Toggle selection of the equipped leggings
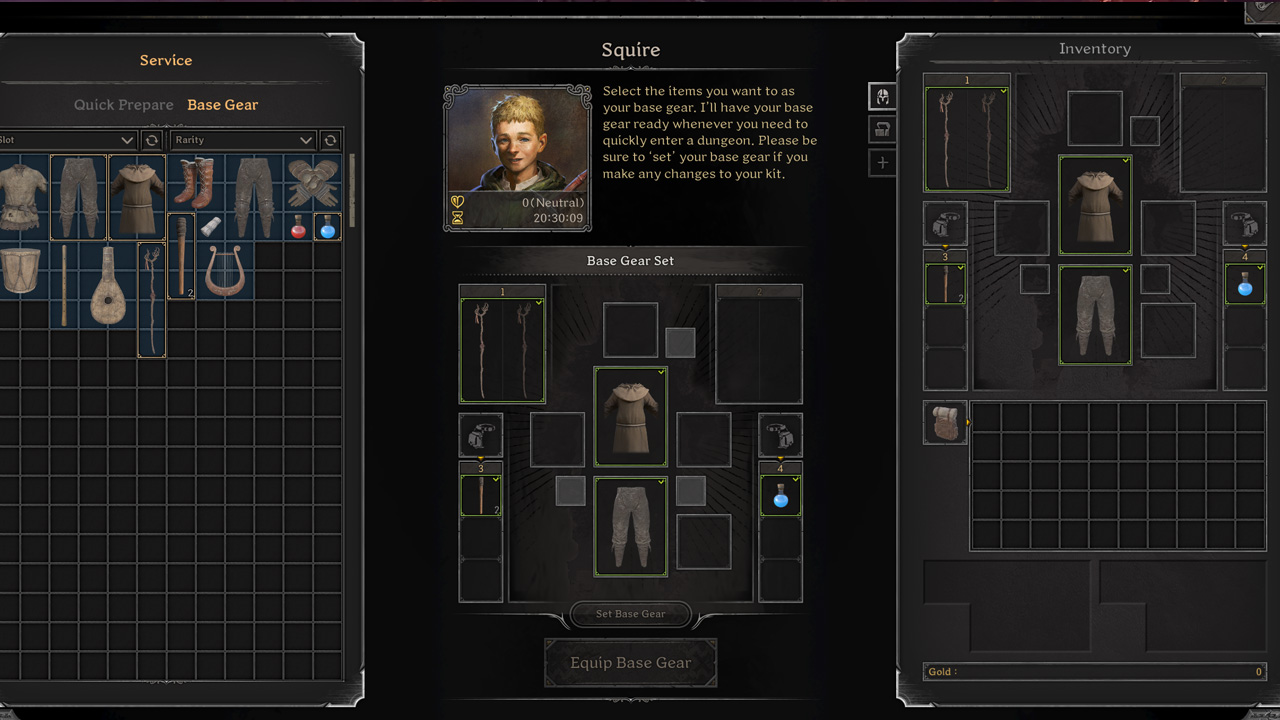The image size is (1280, 720). click(x=661, y=481)
